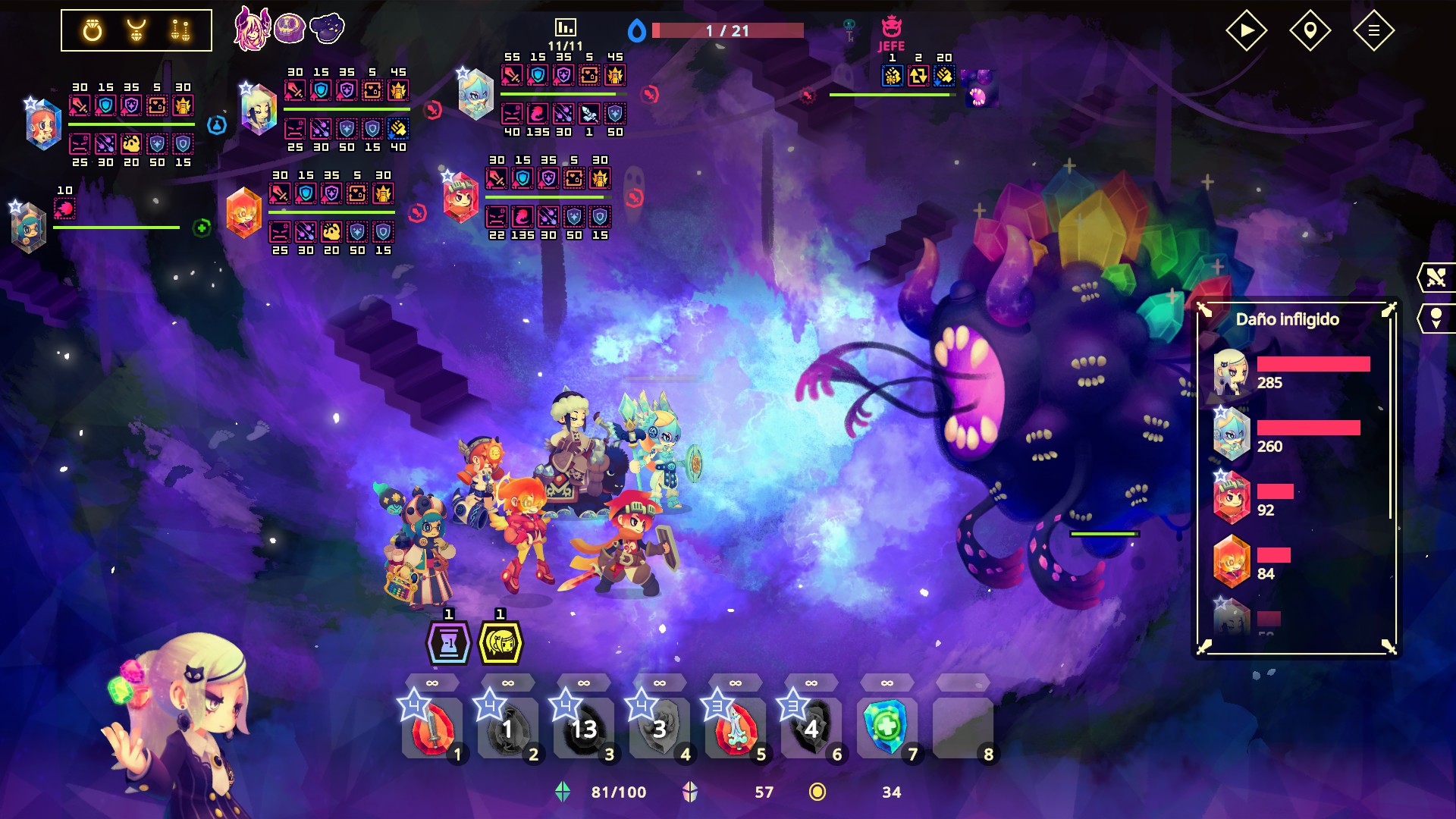The image size is (1456, 819).
Task: Click the golden necklace accessory icon
Action: (x=136, y=30)
